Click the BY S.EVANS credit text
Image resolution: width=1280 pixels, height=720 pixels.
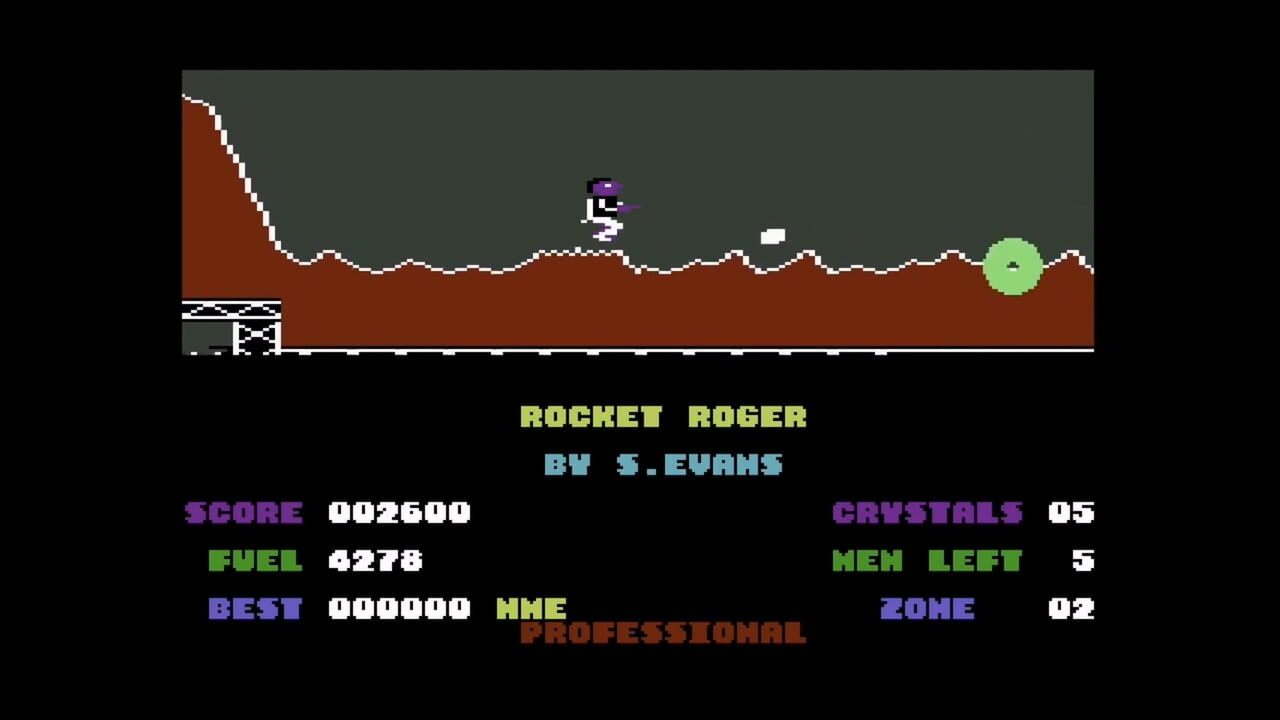[x=664, y=464]
